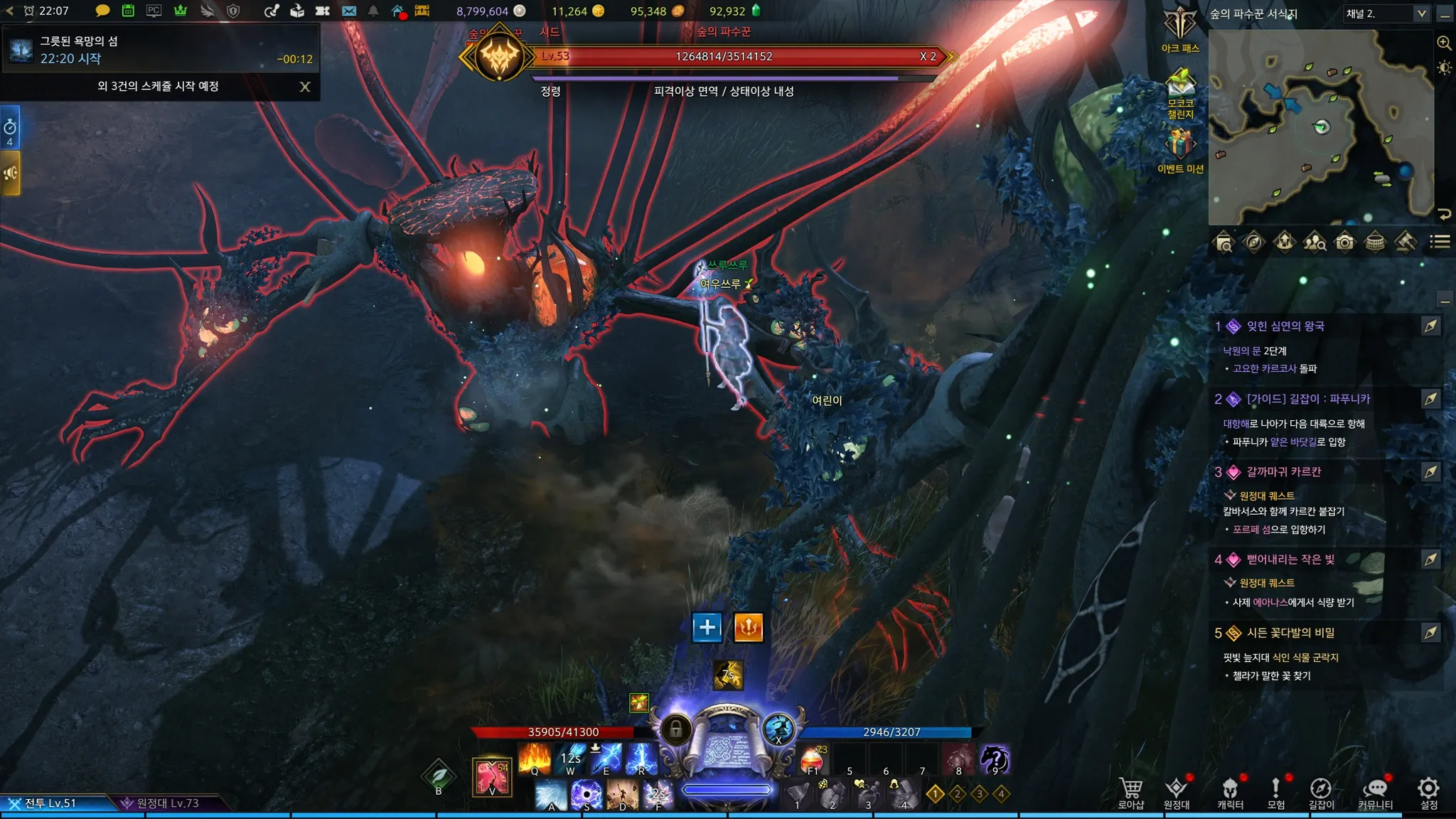Open the 캐릭터 character menu
This screenshot has width=1456, height=819.
(1230, 792)
